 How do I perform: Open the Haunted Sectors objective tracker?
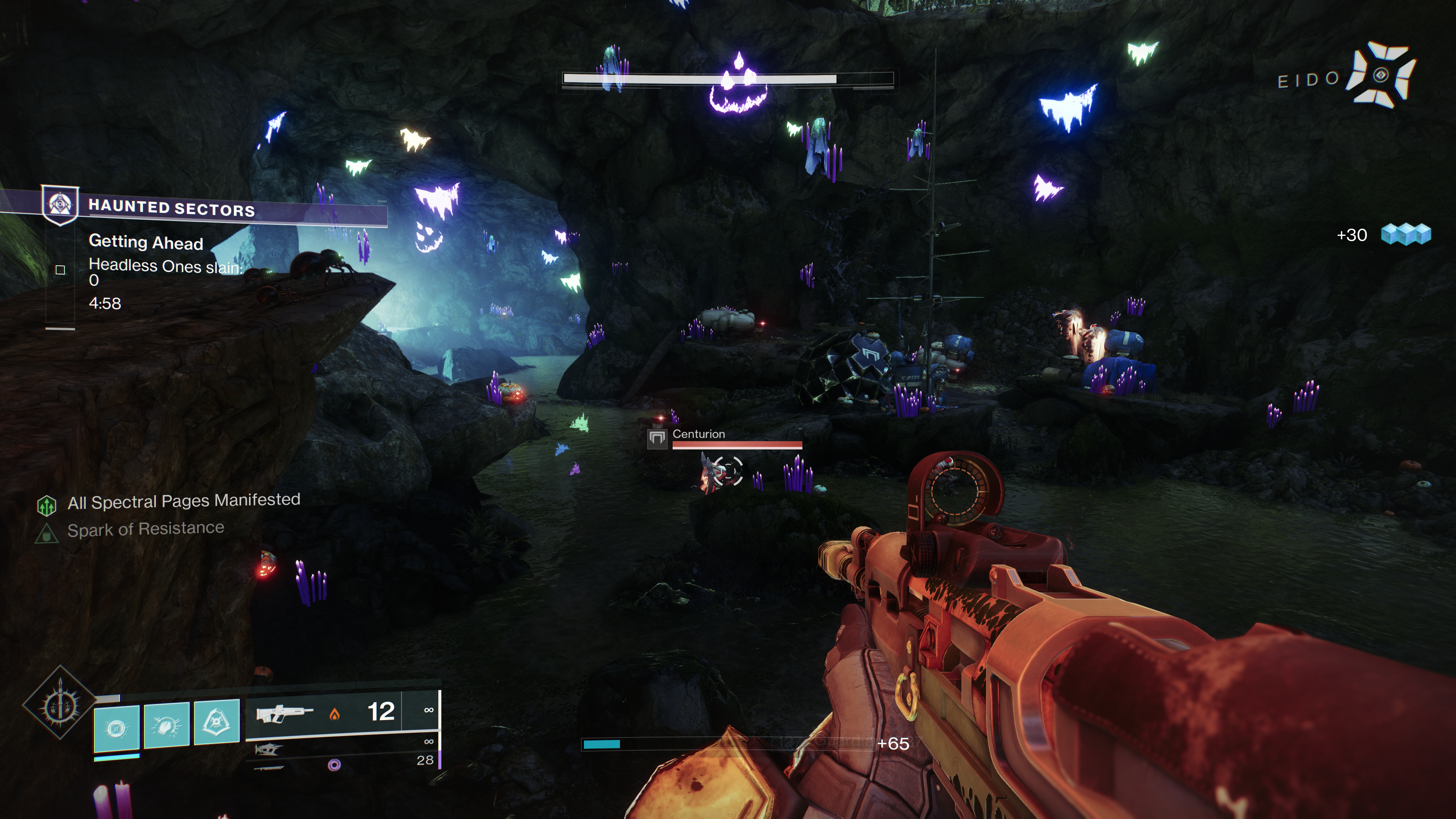(172, 208)
